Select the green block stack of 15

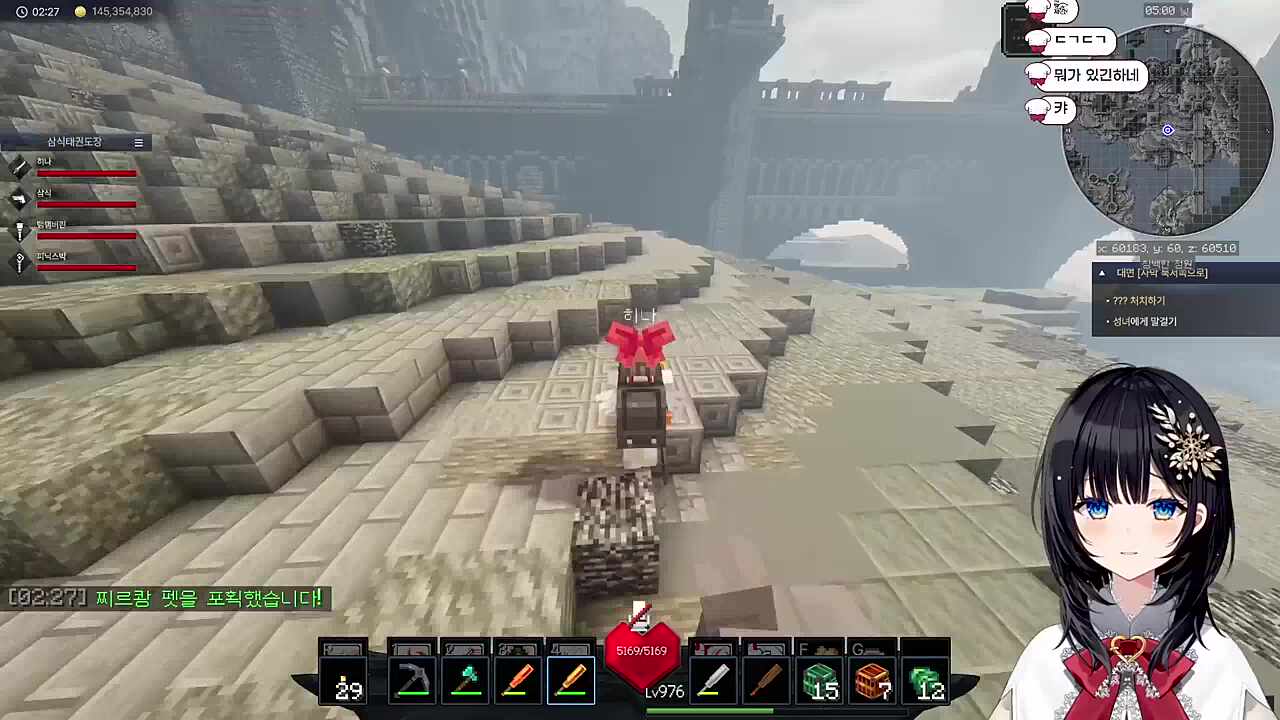pyautogui.click(x=819, y=681)
